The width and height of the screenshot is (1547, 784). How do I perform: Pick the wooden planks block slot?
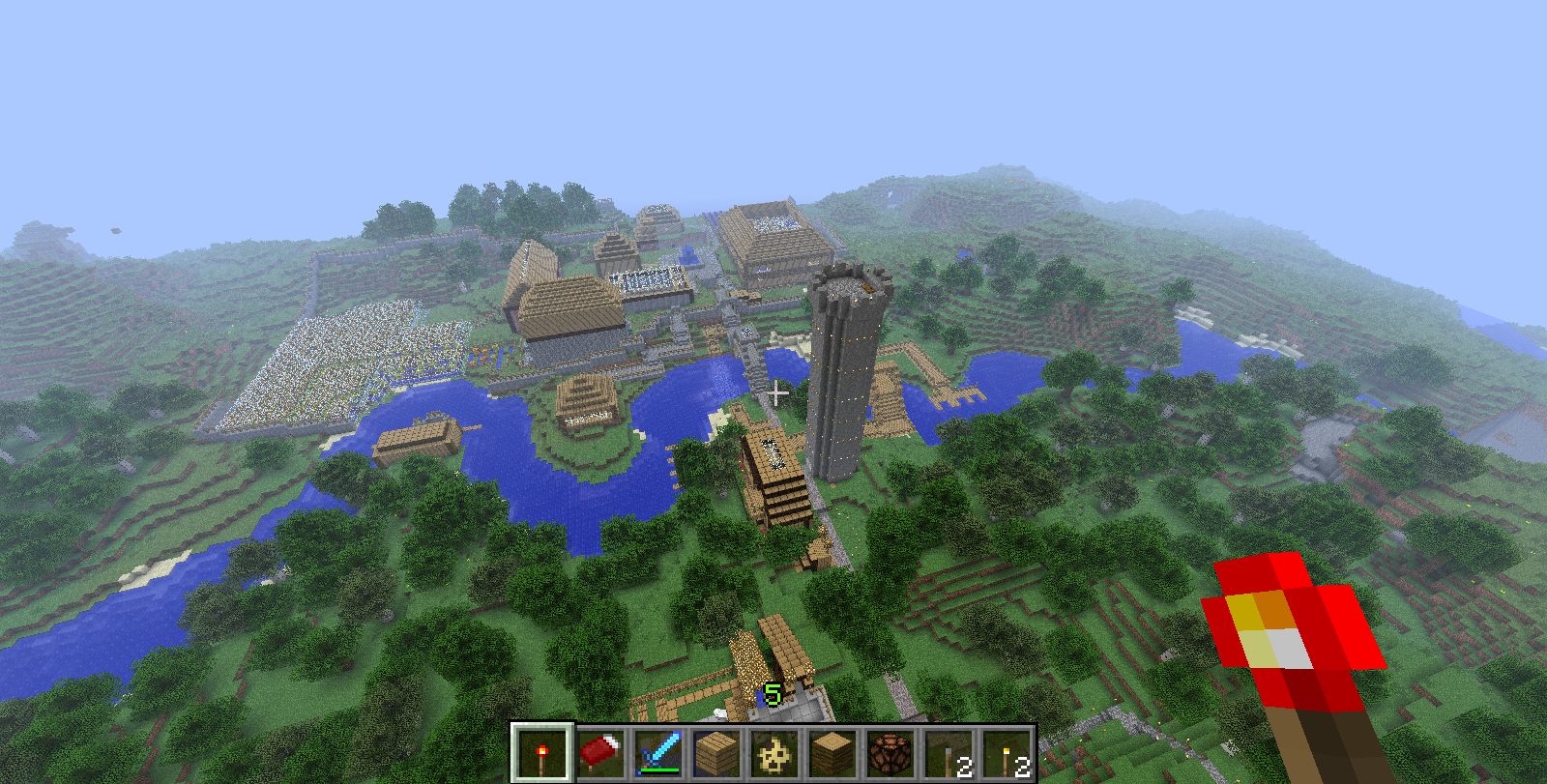point(716,753)
